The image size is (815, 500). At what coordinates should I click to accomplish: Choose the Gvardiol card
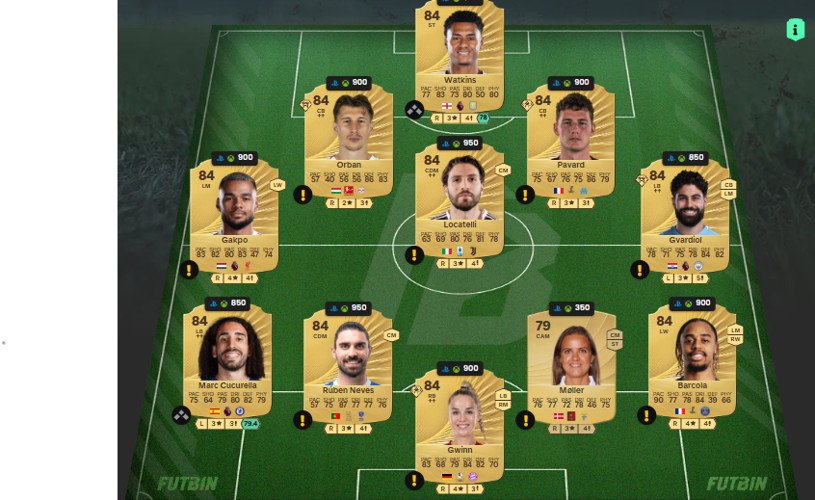pos(684,215)
